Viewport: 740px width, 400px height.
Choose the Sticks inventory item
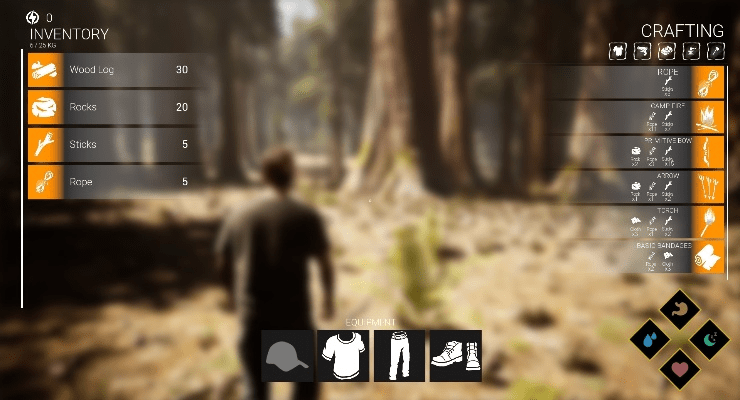pyautogui.click(x=110, y=144)
